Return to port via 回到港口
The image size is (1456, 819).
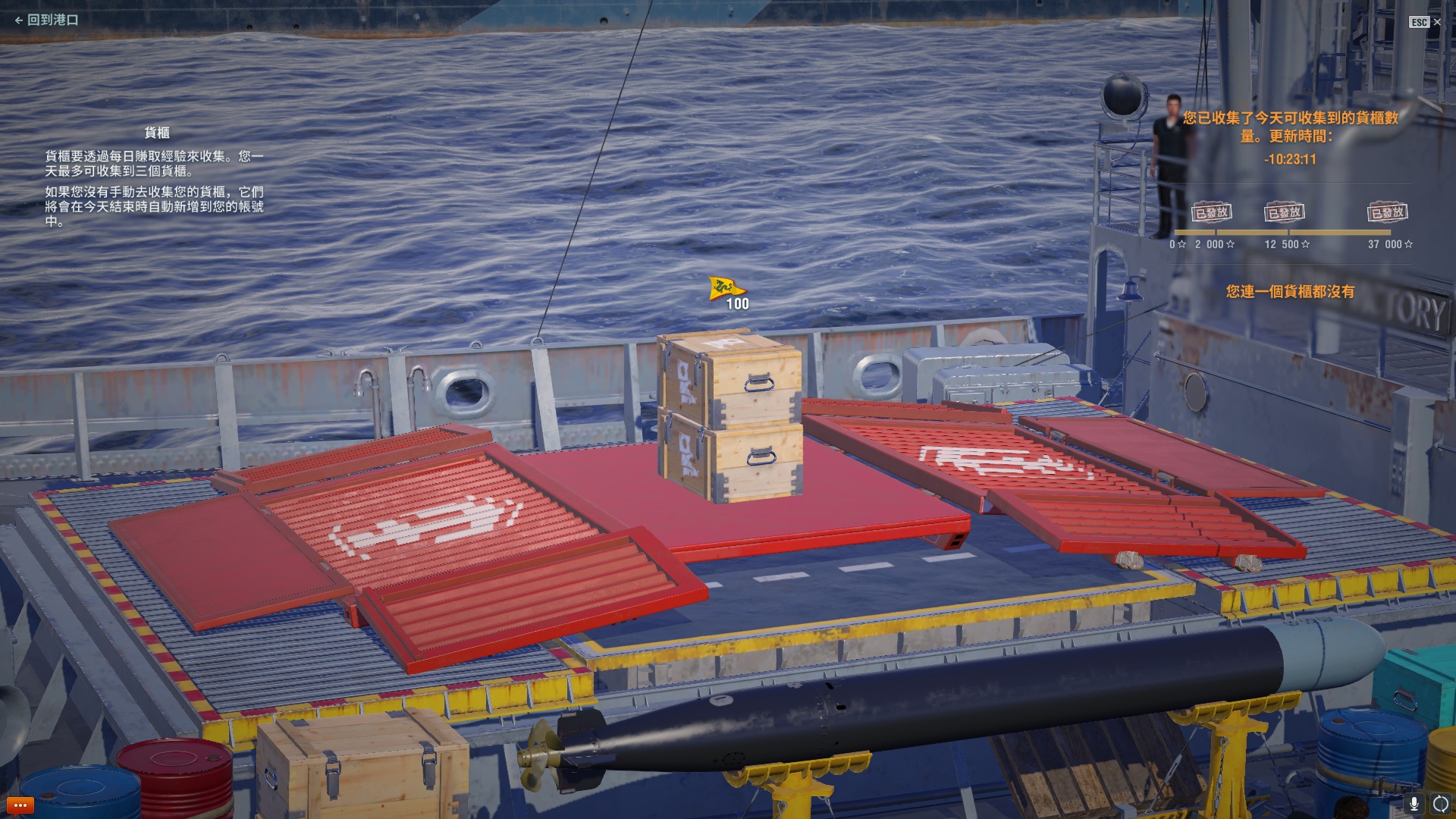pyautogui.click(x=47, y=20)
